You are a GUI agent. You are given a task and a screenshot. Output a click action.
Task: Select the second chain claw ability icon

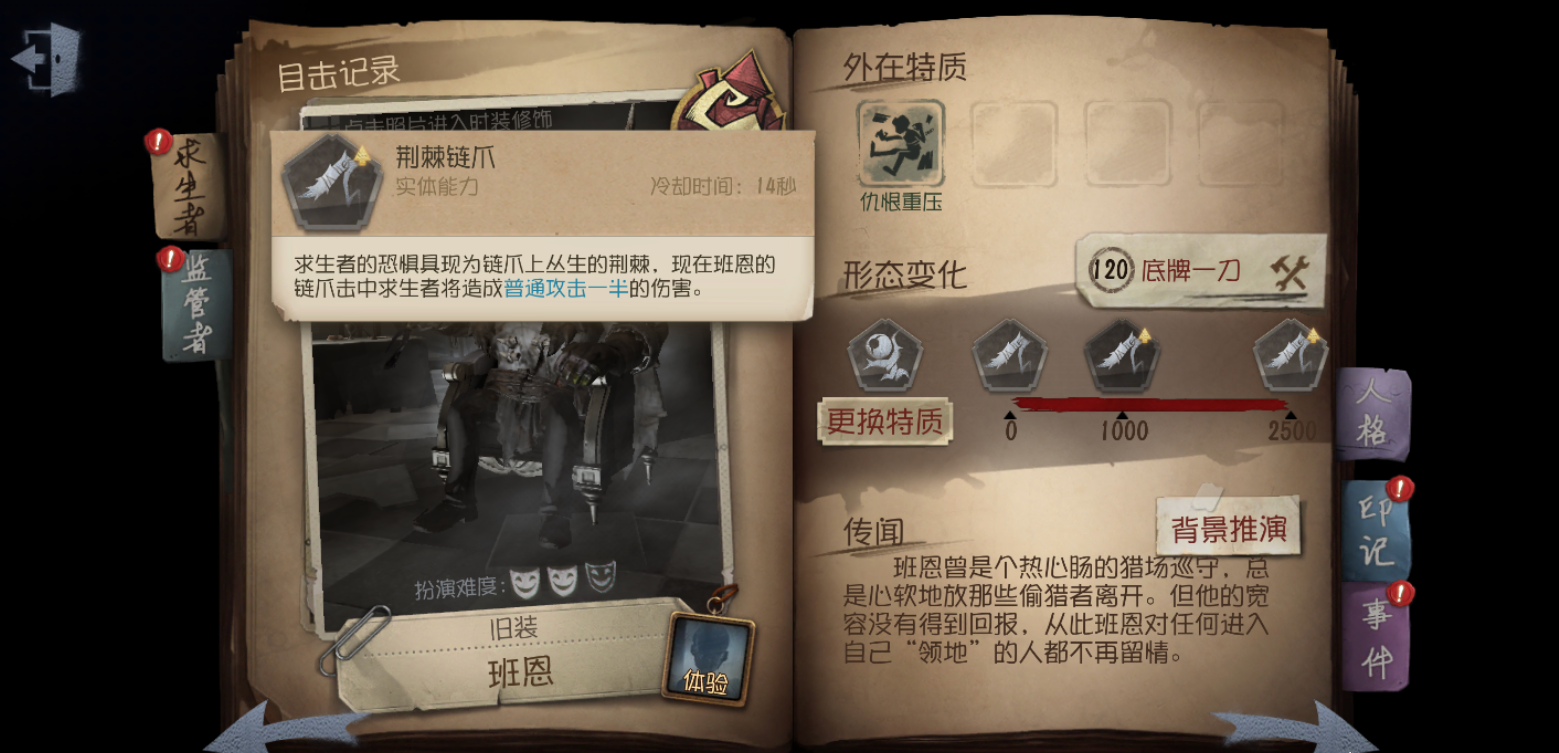[1010, 358]
